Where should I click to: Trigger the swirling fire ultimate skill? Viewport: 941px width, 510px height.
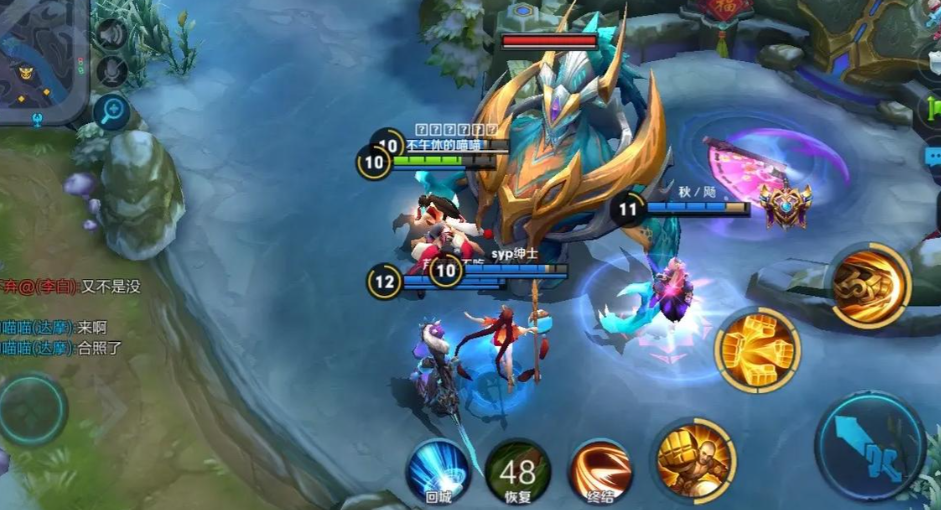(869, 285)
